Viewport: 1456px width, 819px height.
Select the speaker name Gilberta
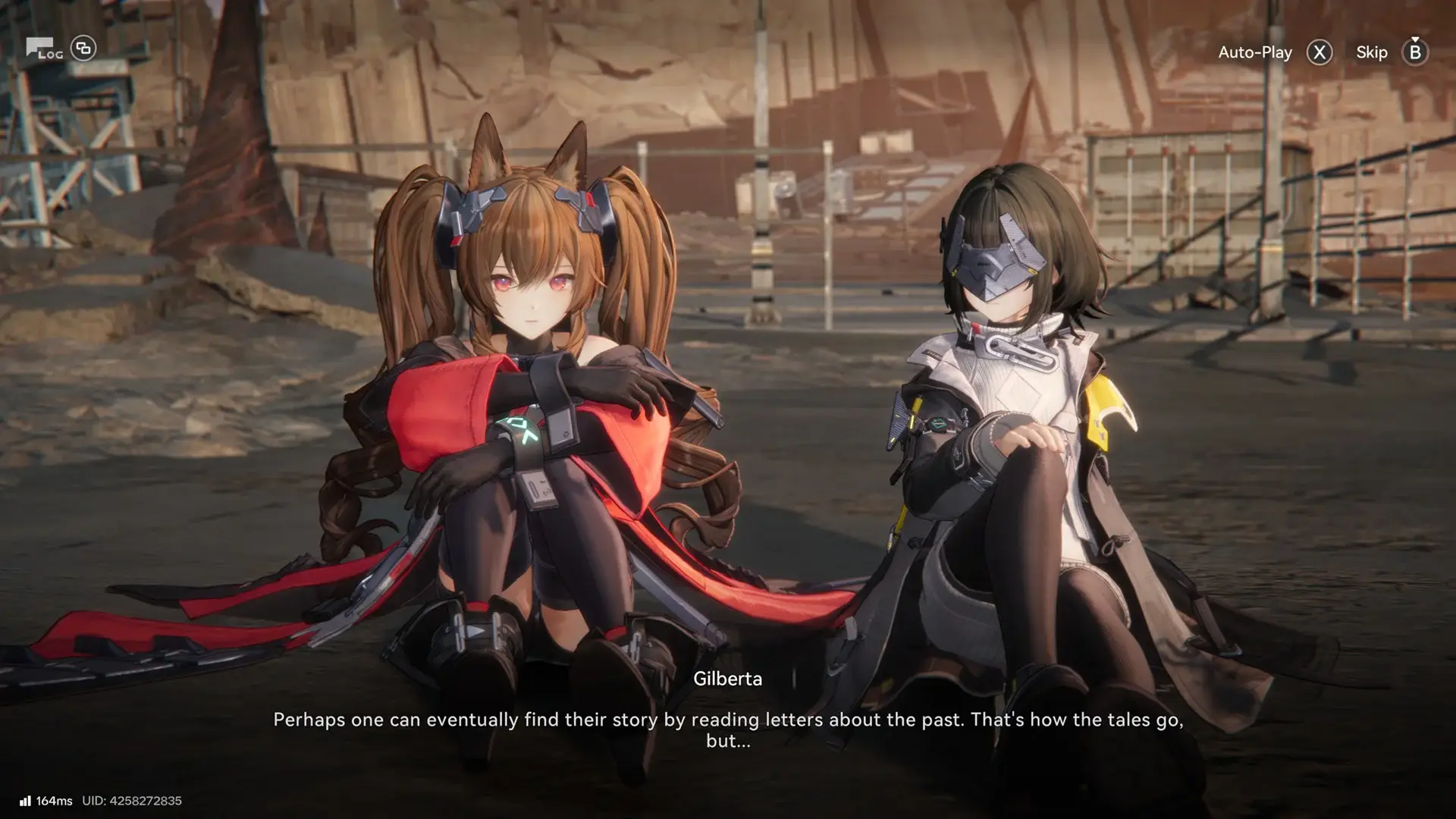pyautogui.click(x=729, y=679)
